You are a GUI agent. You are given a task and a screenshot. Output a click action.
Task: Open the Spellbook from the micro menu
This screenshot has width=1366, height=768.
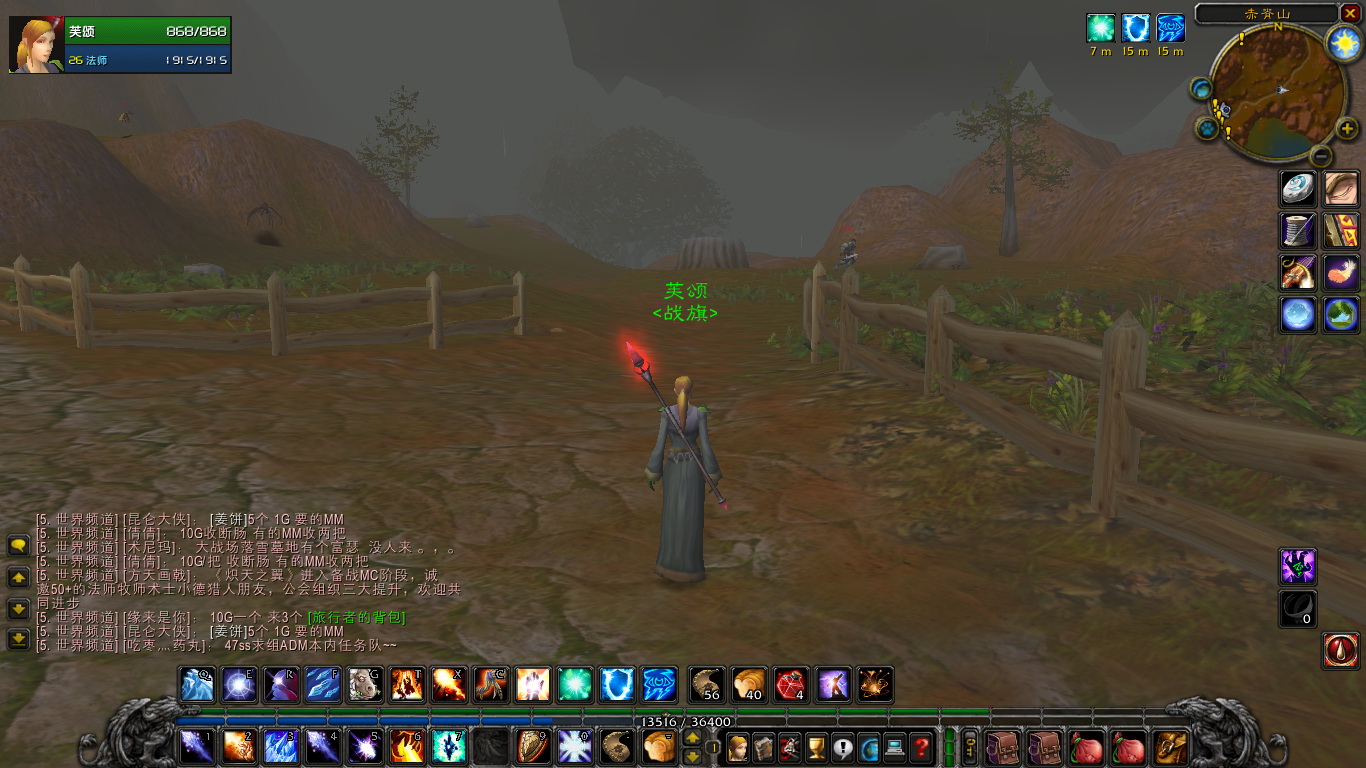pos(762,748)
